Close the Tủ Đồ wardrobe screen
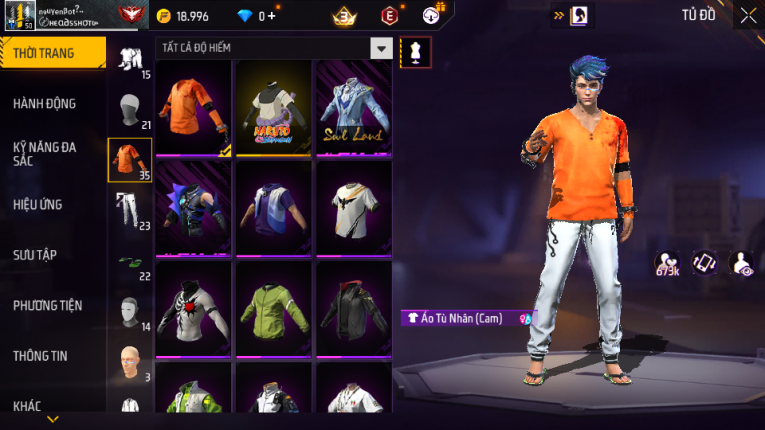The image size is (765, 430). [748, 15]
